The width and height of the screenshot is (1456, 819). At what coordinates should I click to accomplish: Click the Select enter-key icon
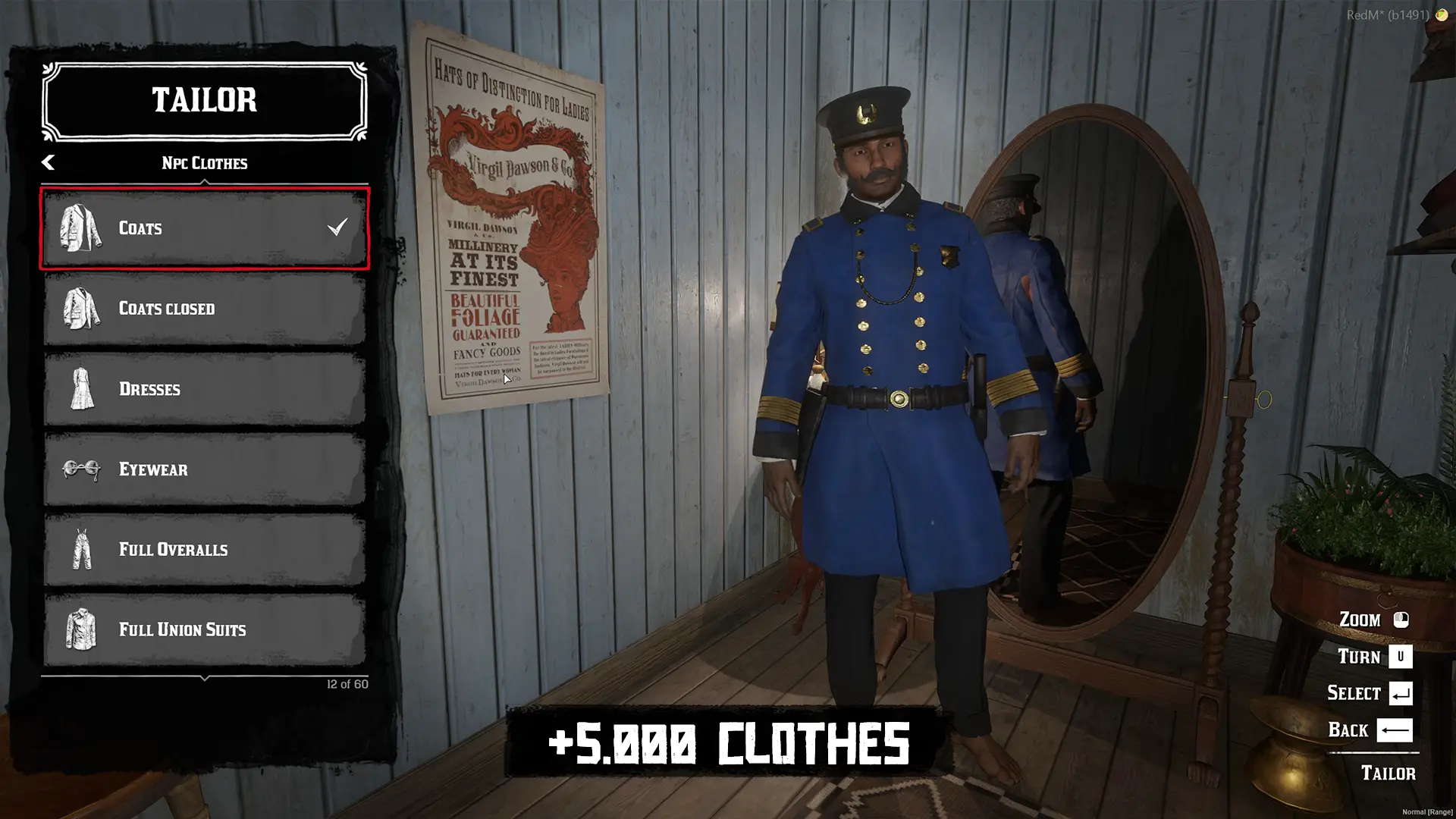[x=1399, y=693]
